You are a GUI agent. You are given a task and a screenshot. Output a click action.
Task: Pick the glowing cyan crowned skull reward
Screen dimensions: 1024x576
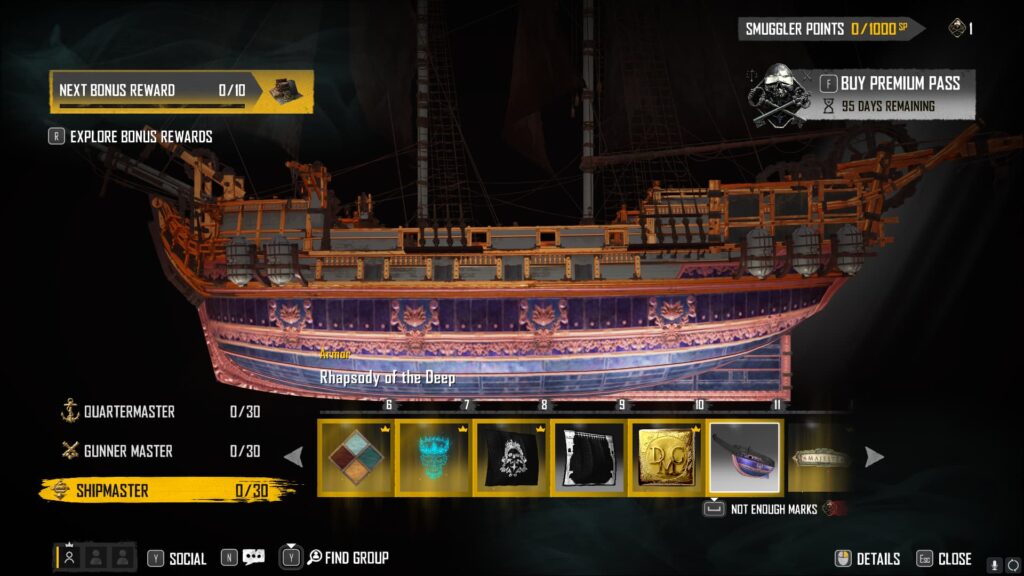tap(434, 457)
